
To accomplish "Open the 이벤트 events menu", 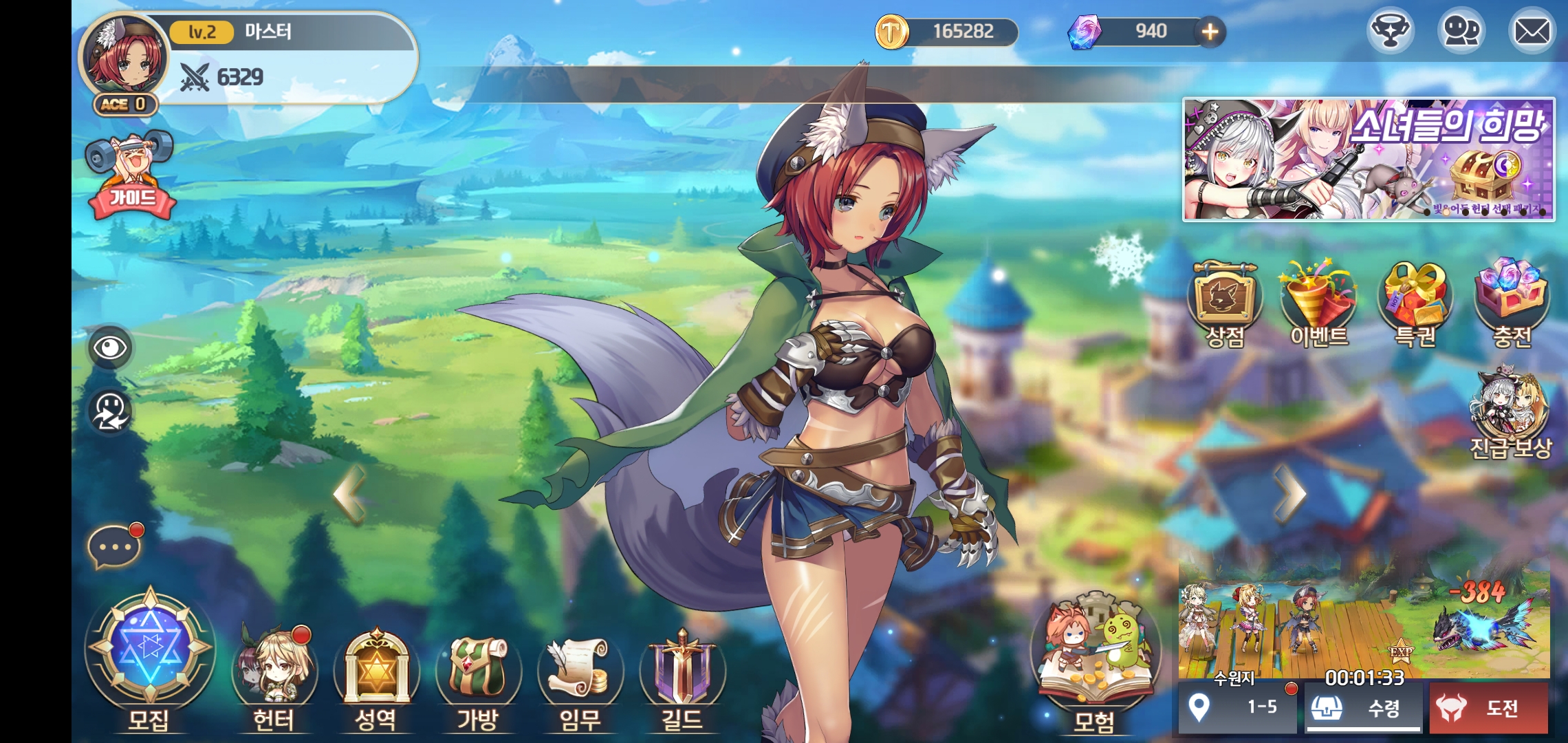I will (x=1318, y=303).
